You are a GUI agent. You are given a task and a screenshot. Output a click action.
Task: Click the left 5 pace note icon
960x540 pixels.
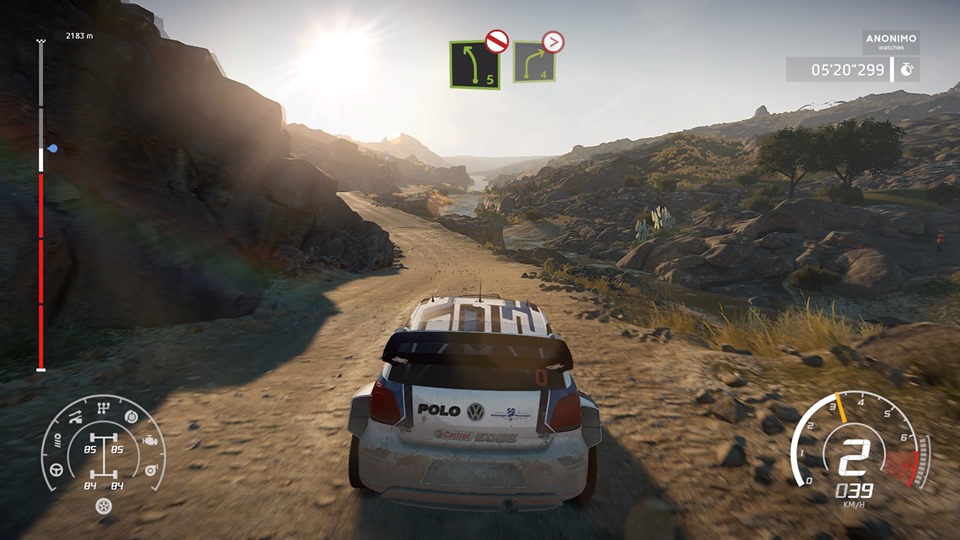coord(474,65)
